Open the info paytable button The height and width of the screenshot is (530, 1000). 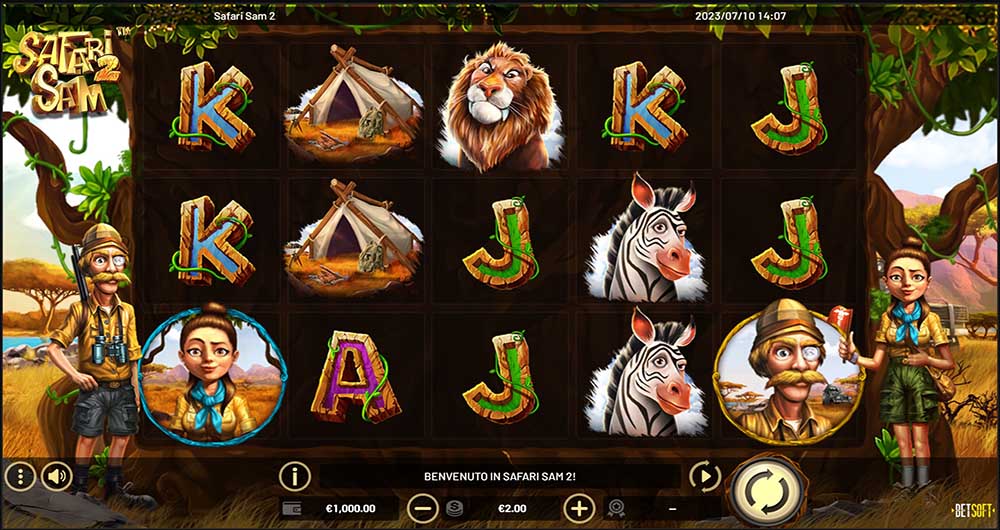tap(295, 476)
